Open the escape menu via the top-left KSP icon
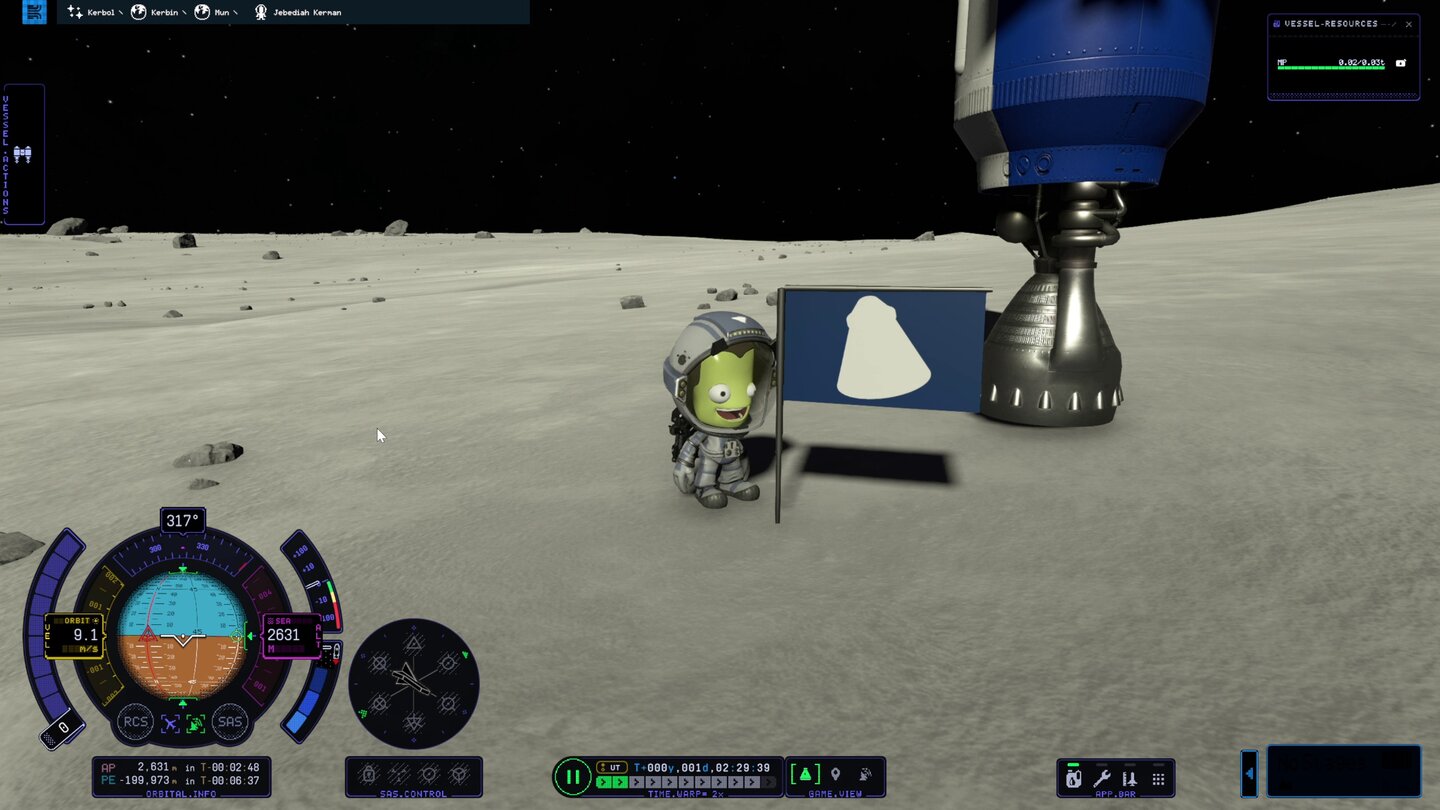 [x=35, y=12]
